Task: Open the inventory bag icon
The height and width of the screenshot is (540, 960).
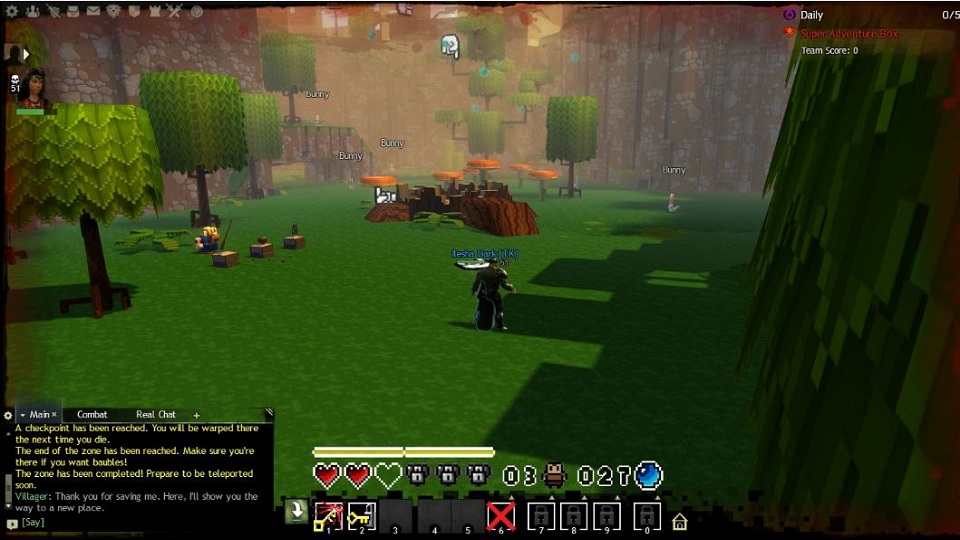Action: coord(72,12)
